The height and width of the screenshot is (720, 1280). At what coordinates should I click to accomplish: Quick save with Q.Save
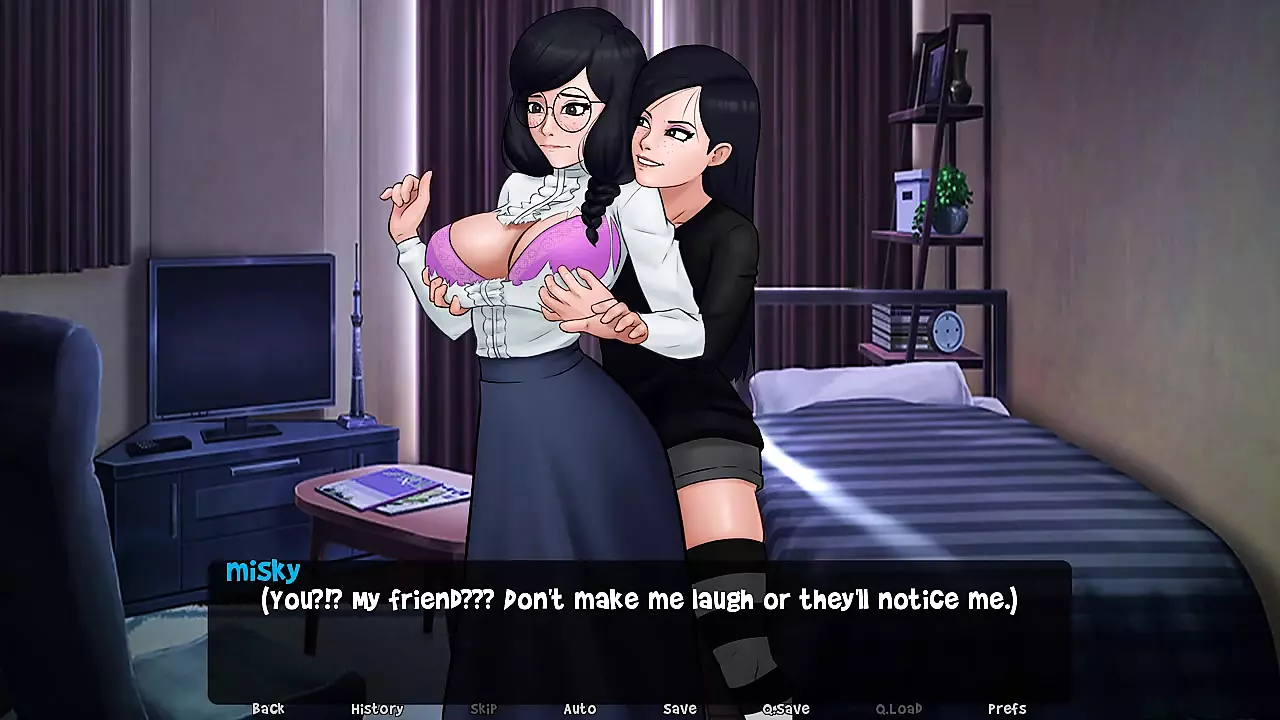tap(786, 708)
